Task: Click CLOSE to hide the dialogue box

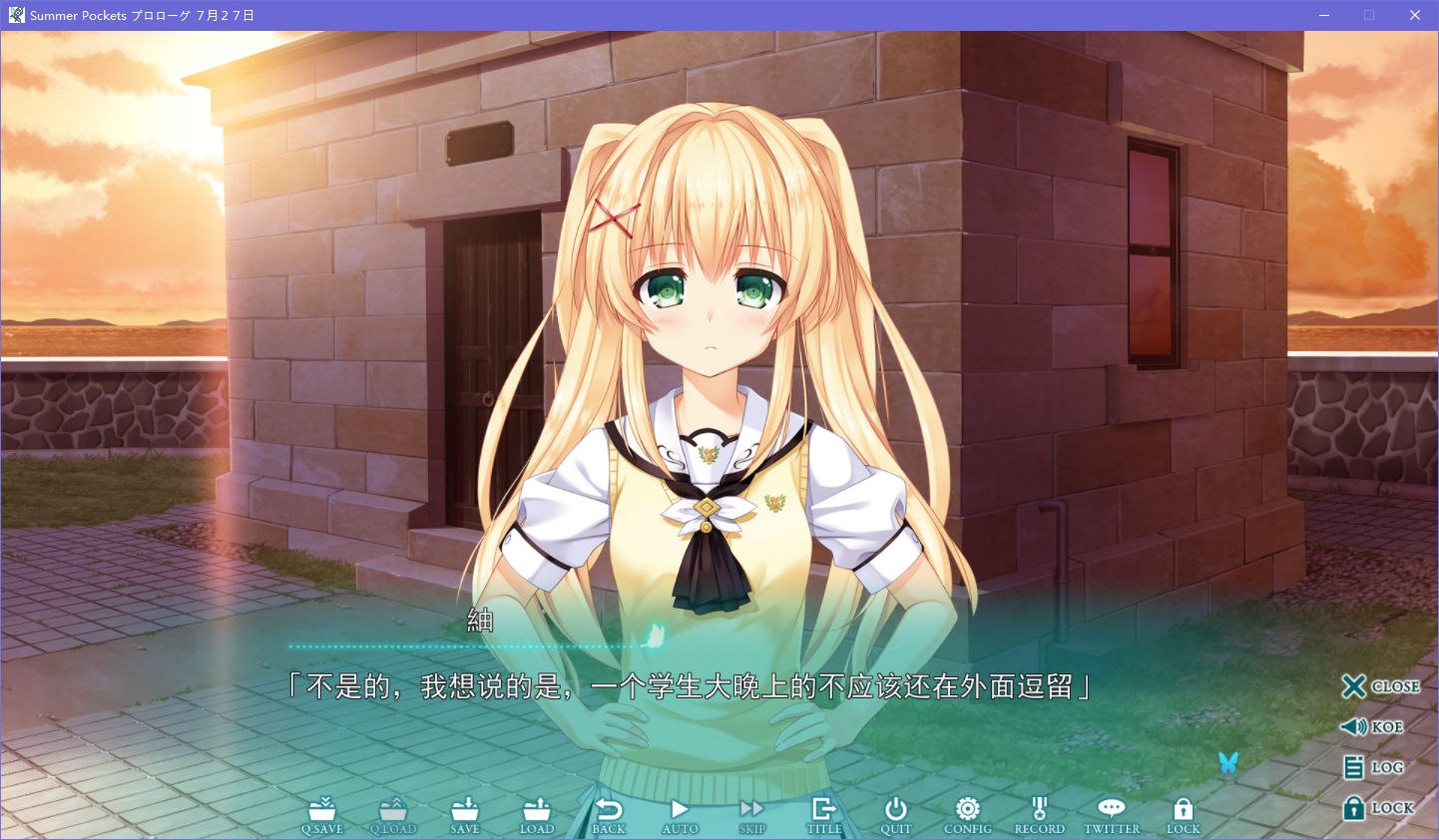Action: coord(1381,686)
